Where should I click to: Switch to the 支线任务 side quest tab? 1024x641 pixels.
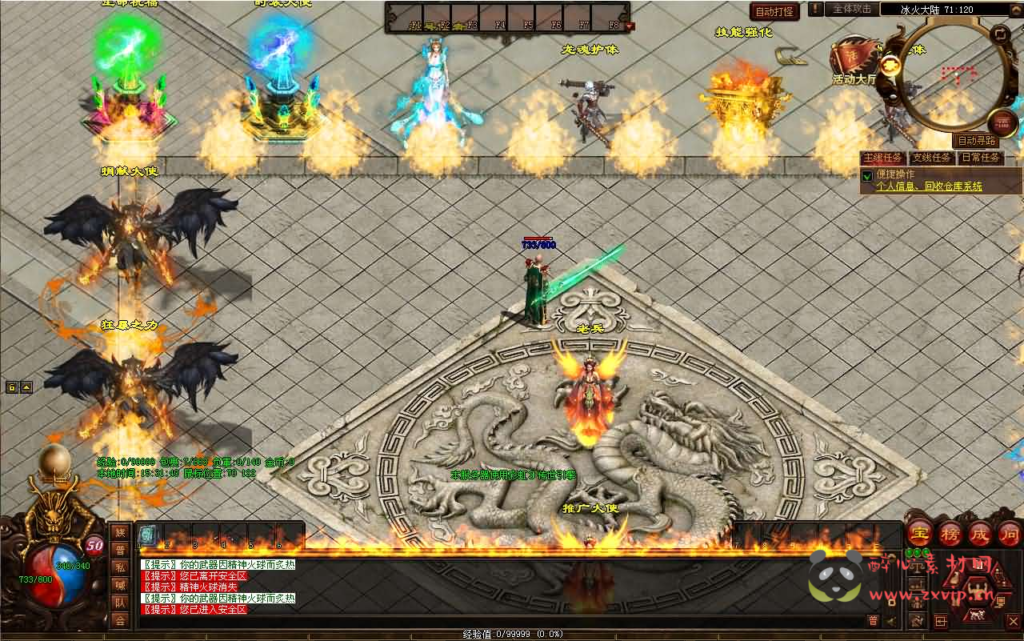pos(931,158)
